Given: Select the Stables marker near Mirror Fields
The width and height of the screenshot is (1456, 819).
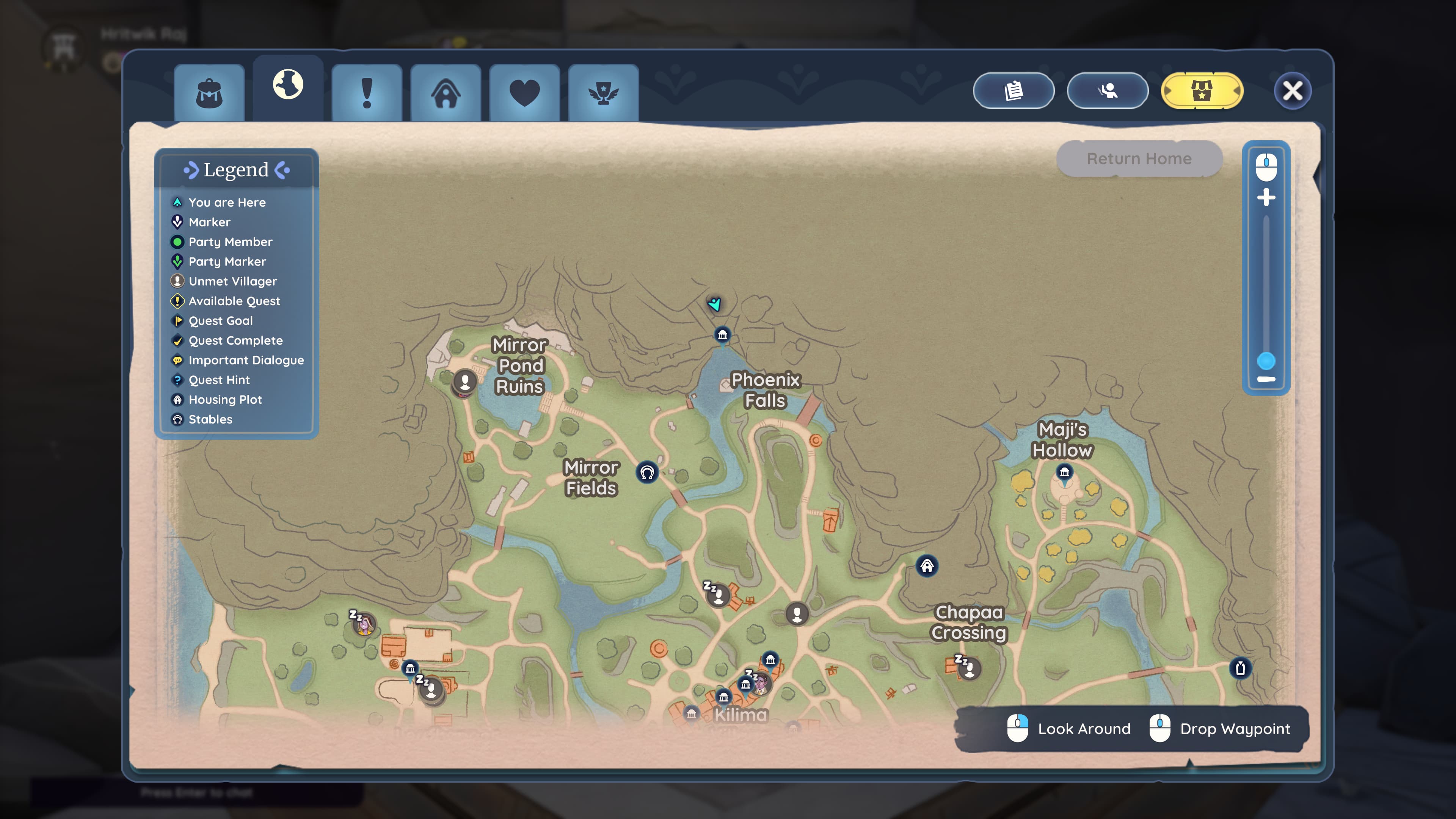Looking at the screenshot, I should (647, 472).
